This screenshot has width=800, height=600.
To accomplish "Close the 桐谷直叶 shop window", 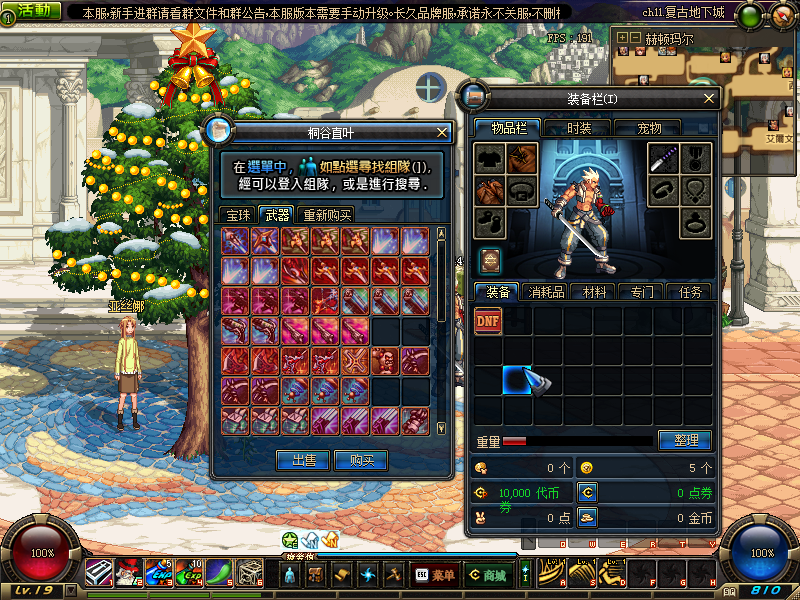I will click(443, 132).
